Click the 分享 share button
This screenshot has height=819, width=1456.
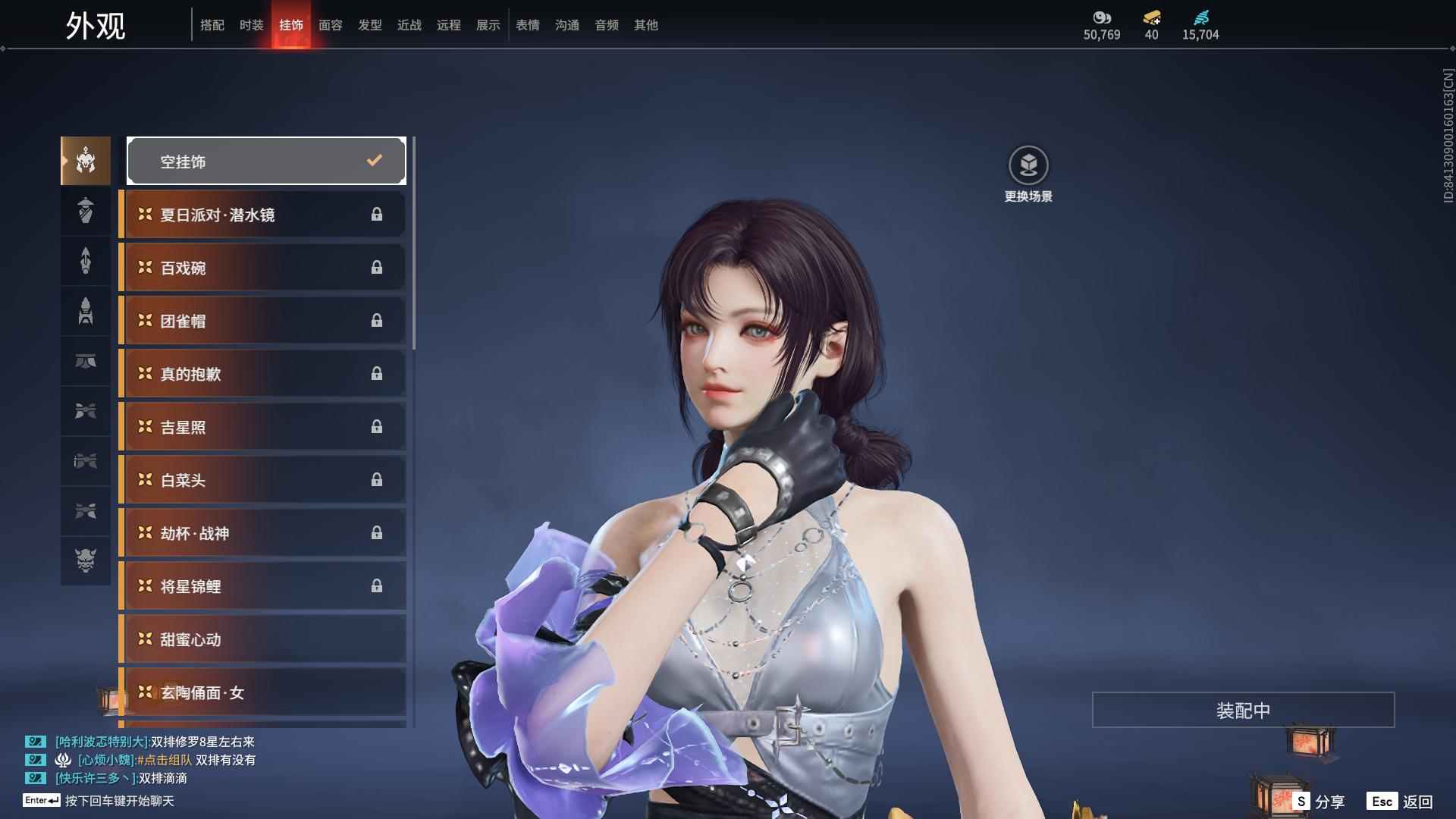(1319, 801)
